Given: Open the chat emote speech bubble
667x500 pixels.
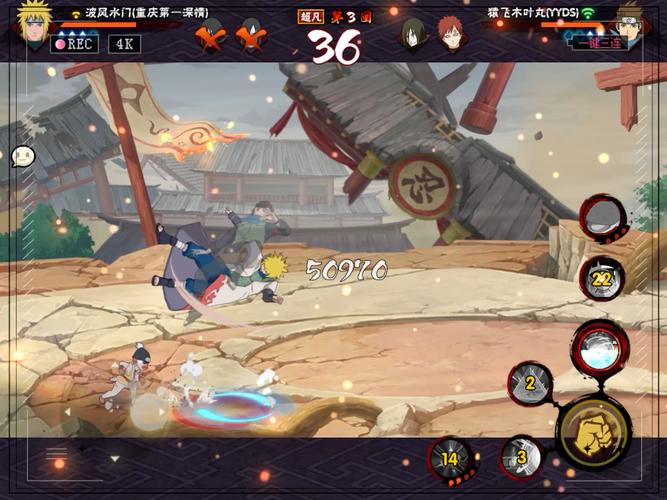Looking at the screenshot, I should (23, 156).
